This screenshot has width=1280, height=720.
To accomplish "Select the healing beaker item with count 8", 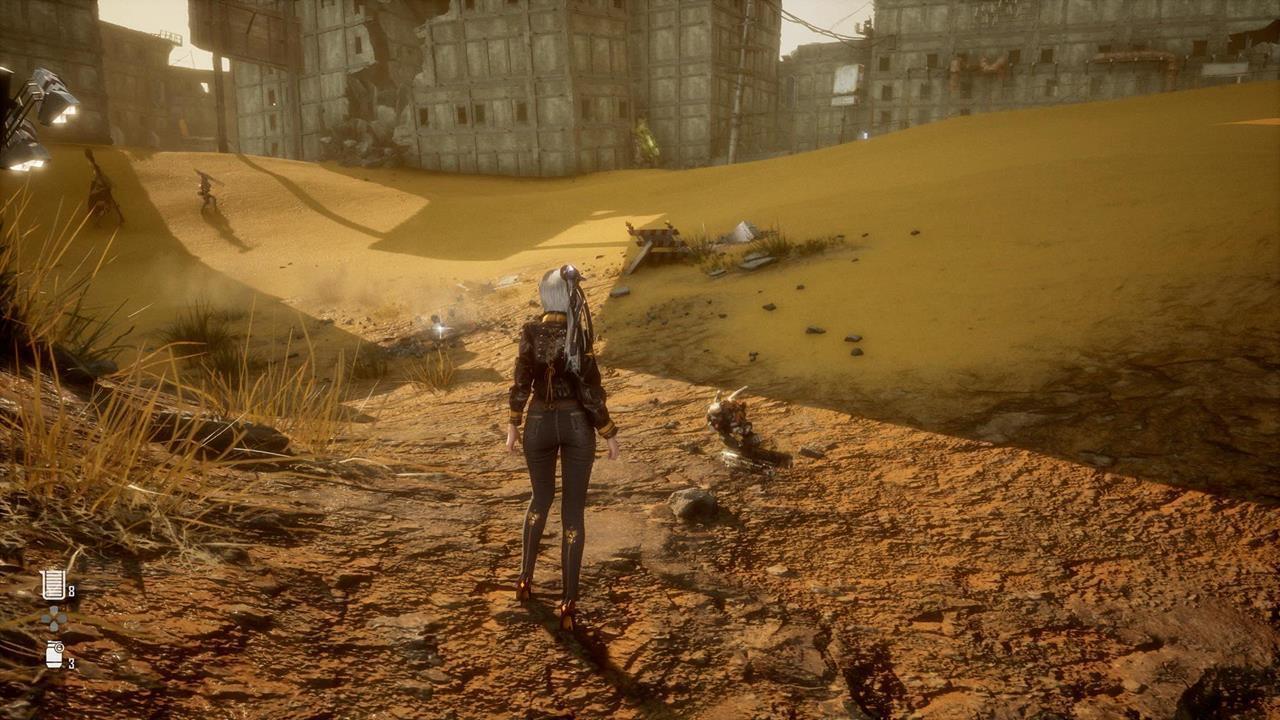I will tap(53, 584).
